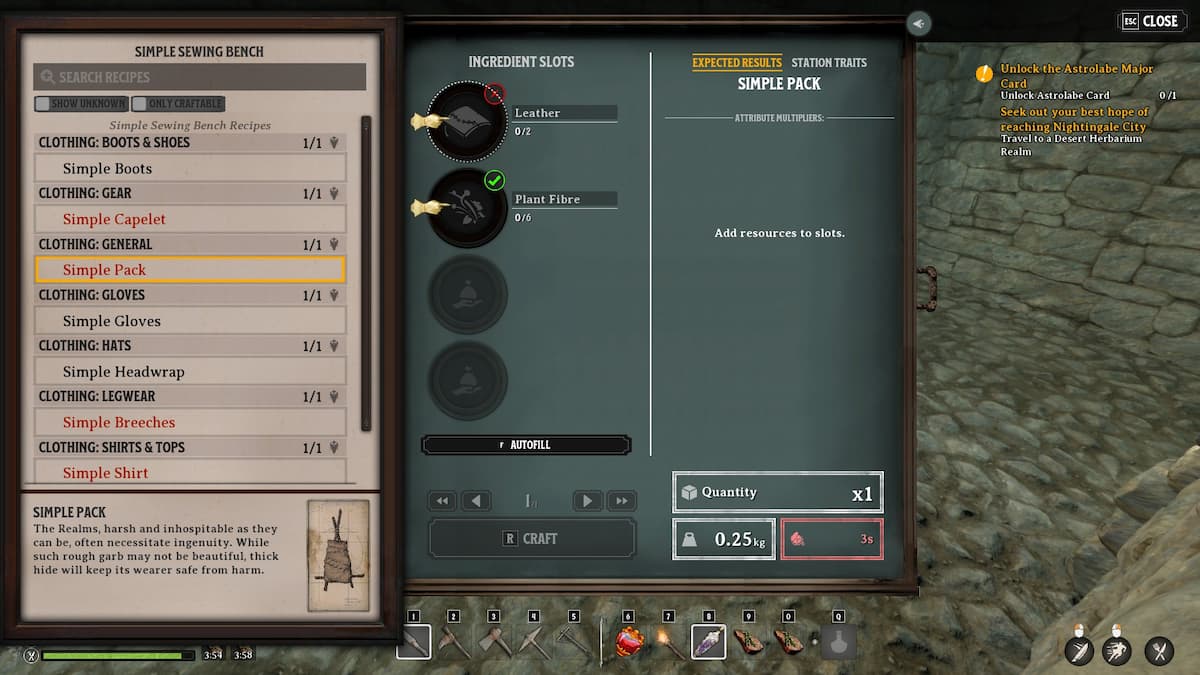The height and width of the screenshot is (675, 1200).
Task: Open the Simple Headwrap recipe
Action: 190,371
